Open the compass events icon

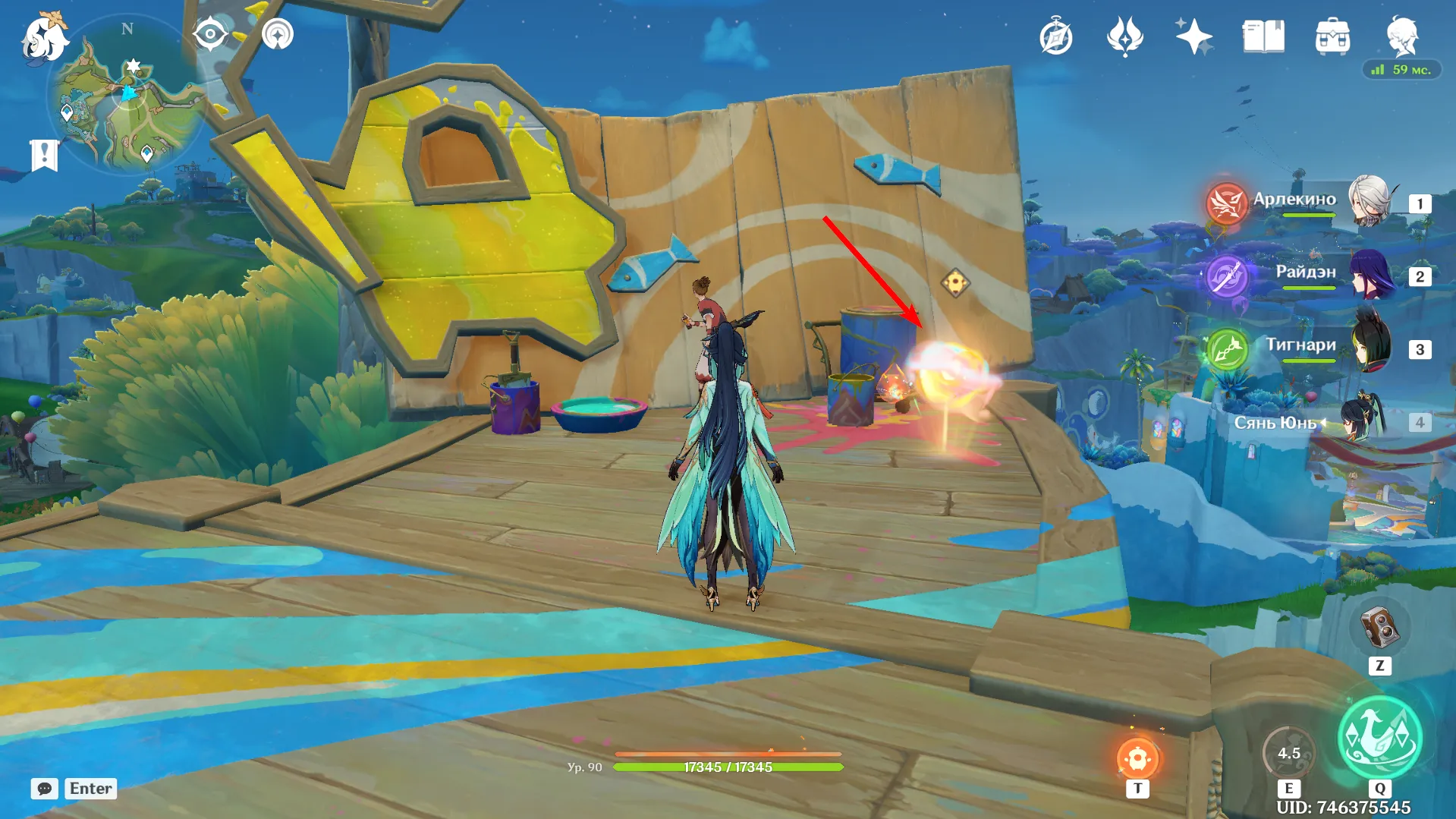click(x=1056, y=37)
